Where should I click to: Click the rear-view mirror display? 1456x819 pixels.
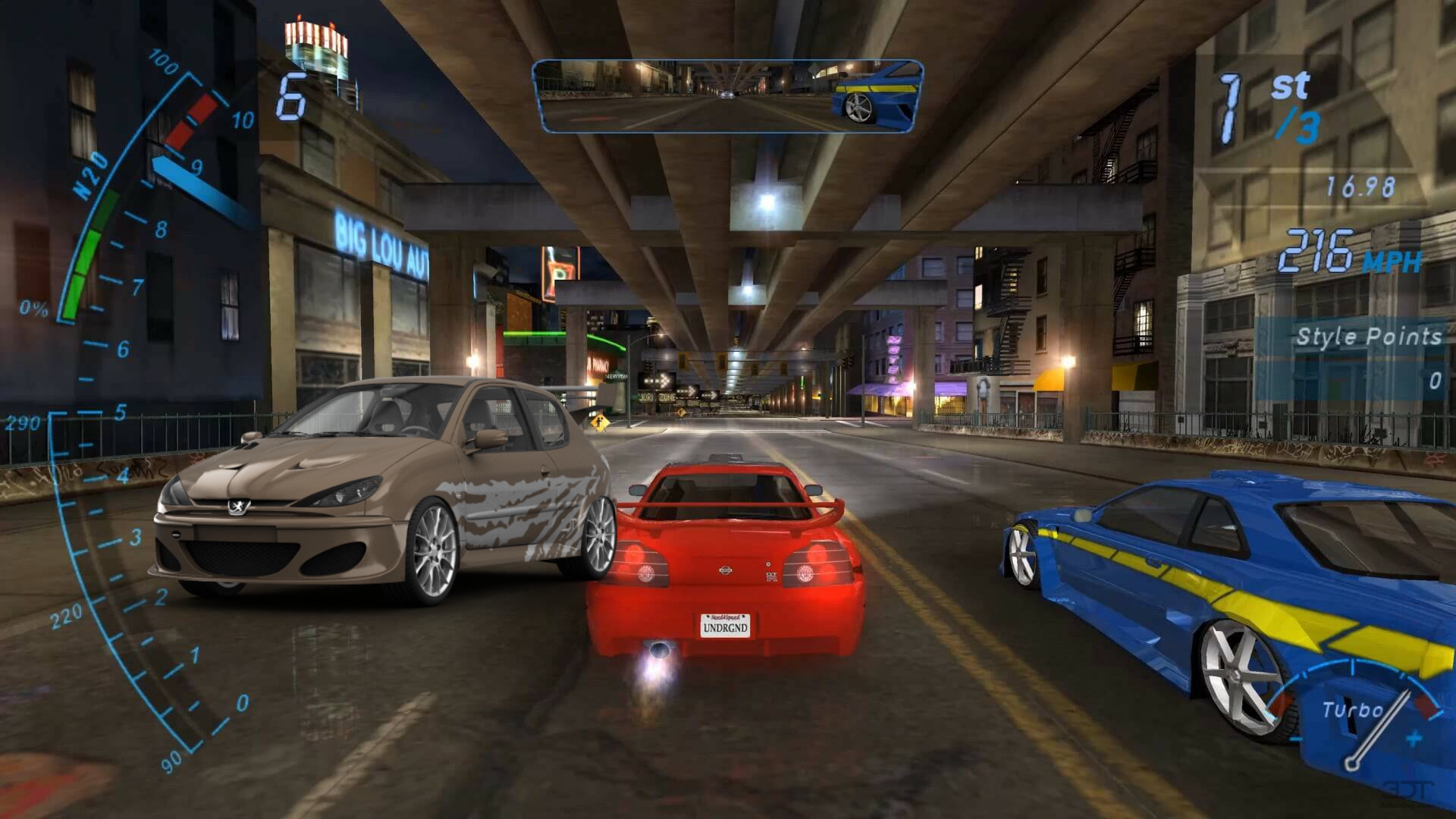[x=727, y=96]
